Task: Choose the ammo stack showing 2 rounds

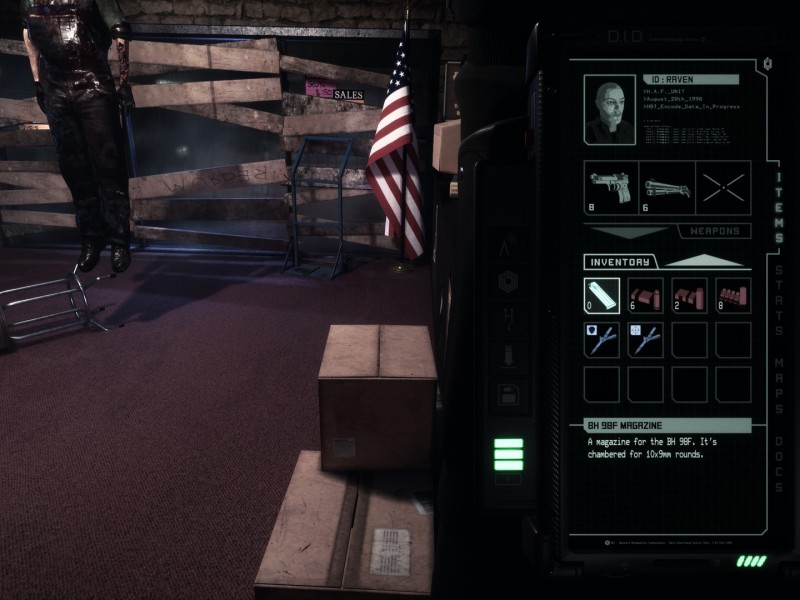Action: pyautogui.click(x=690, y=296)
